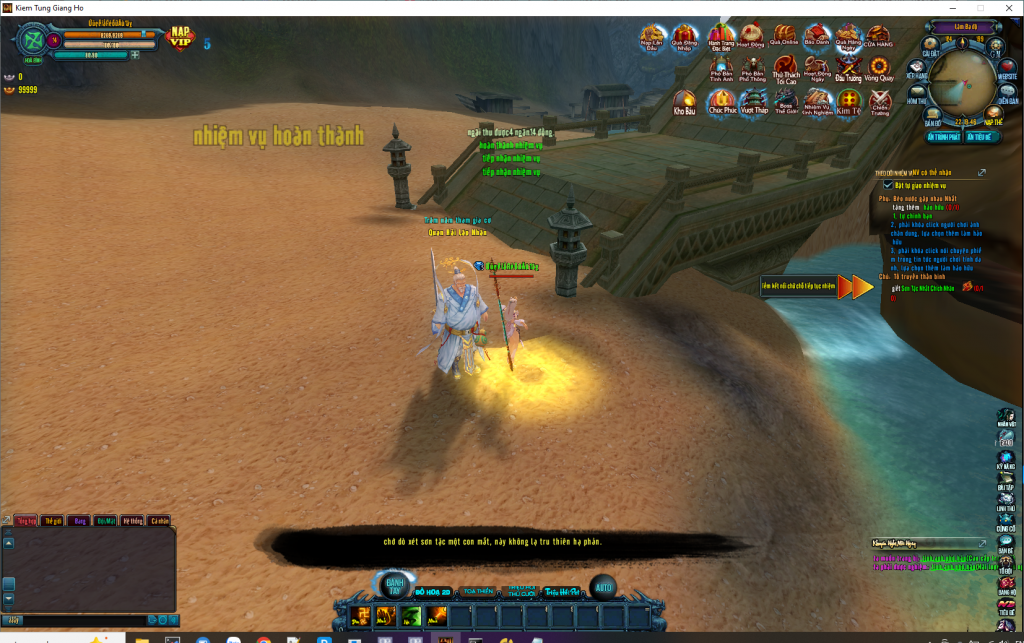Click the Đánh Tay round button

pos(395,588)
